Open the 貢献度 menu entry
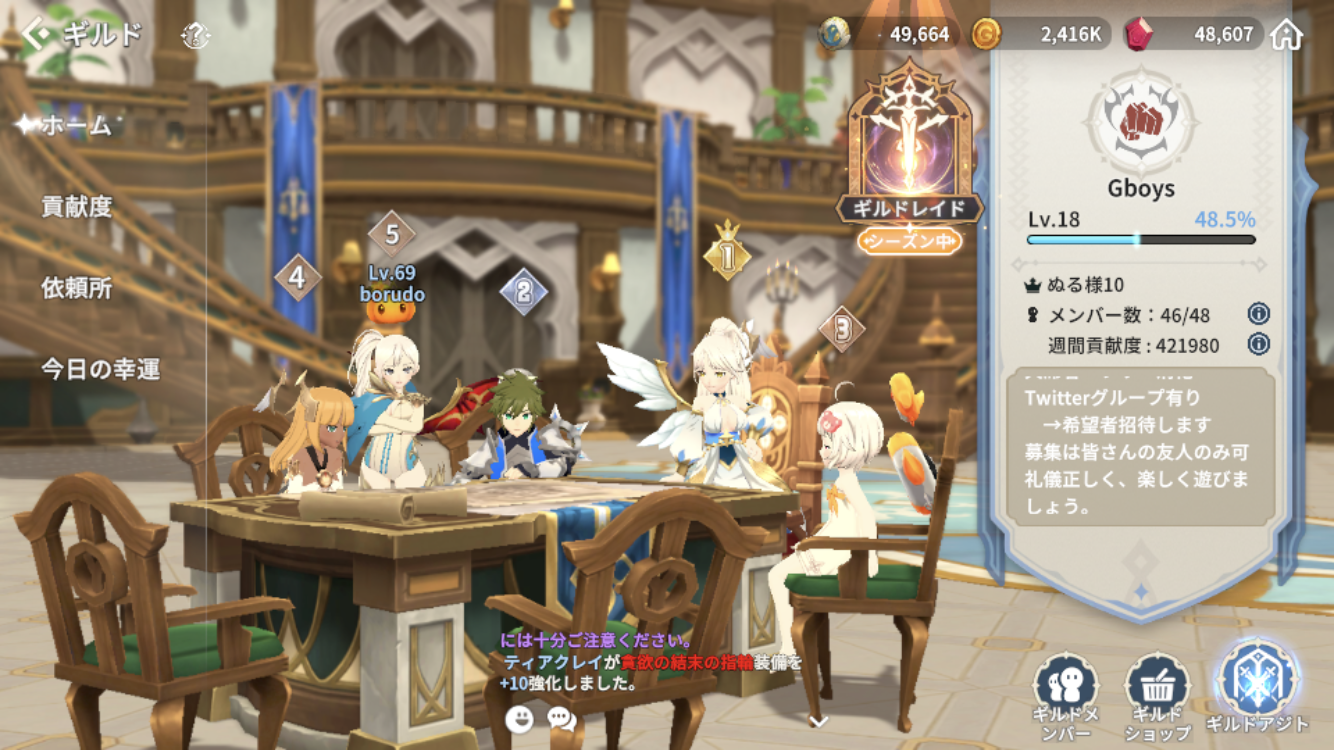The width and height of the screenshot is (1334, 750). tap(77, 207)
